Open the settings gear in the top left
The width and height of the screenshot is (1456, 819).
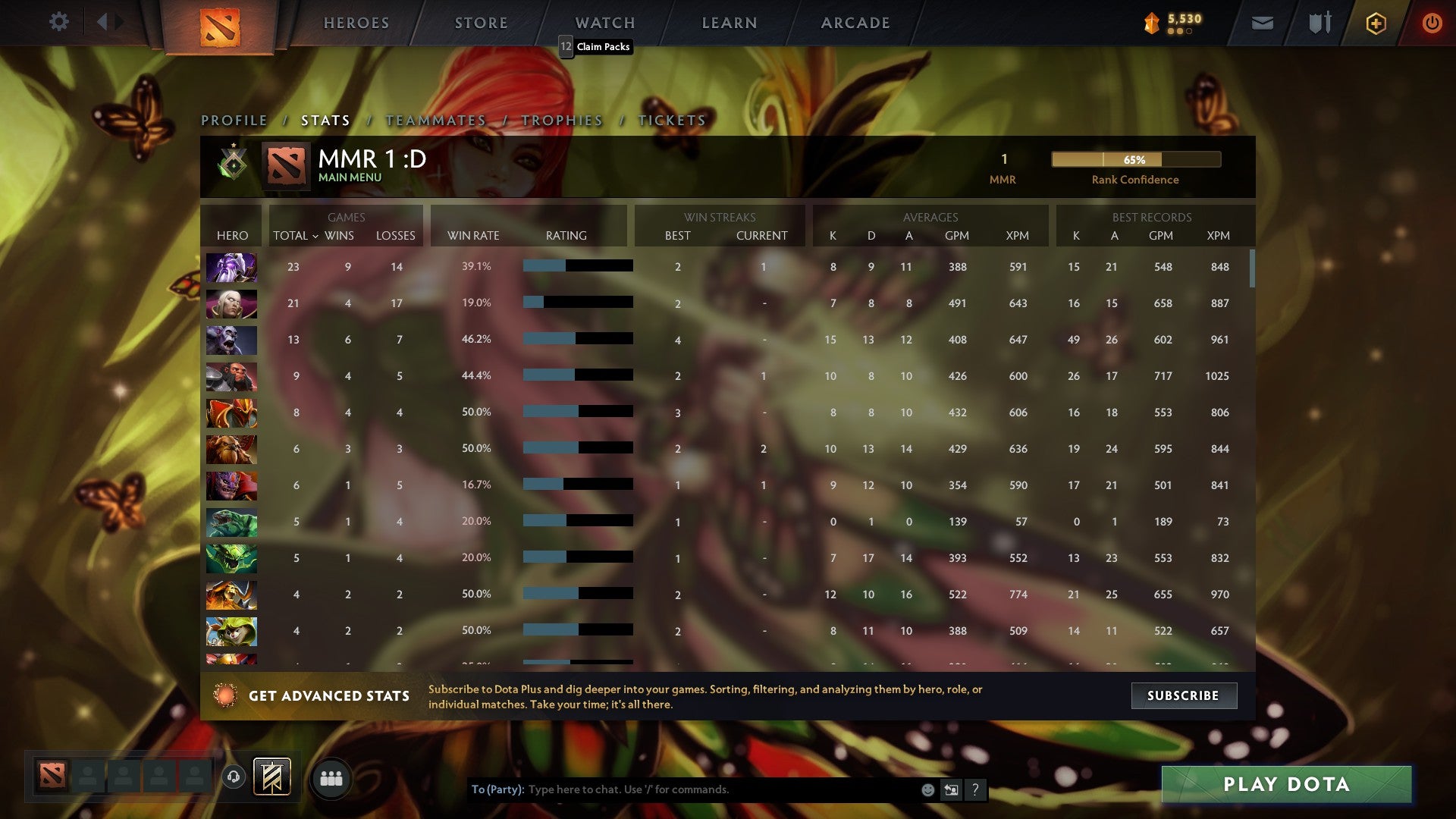(x=59, y=22)
